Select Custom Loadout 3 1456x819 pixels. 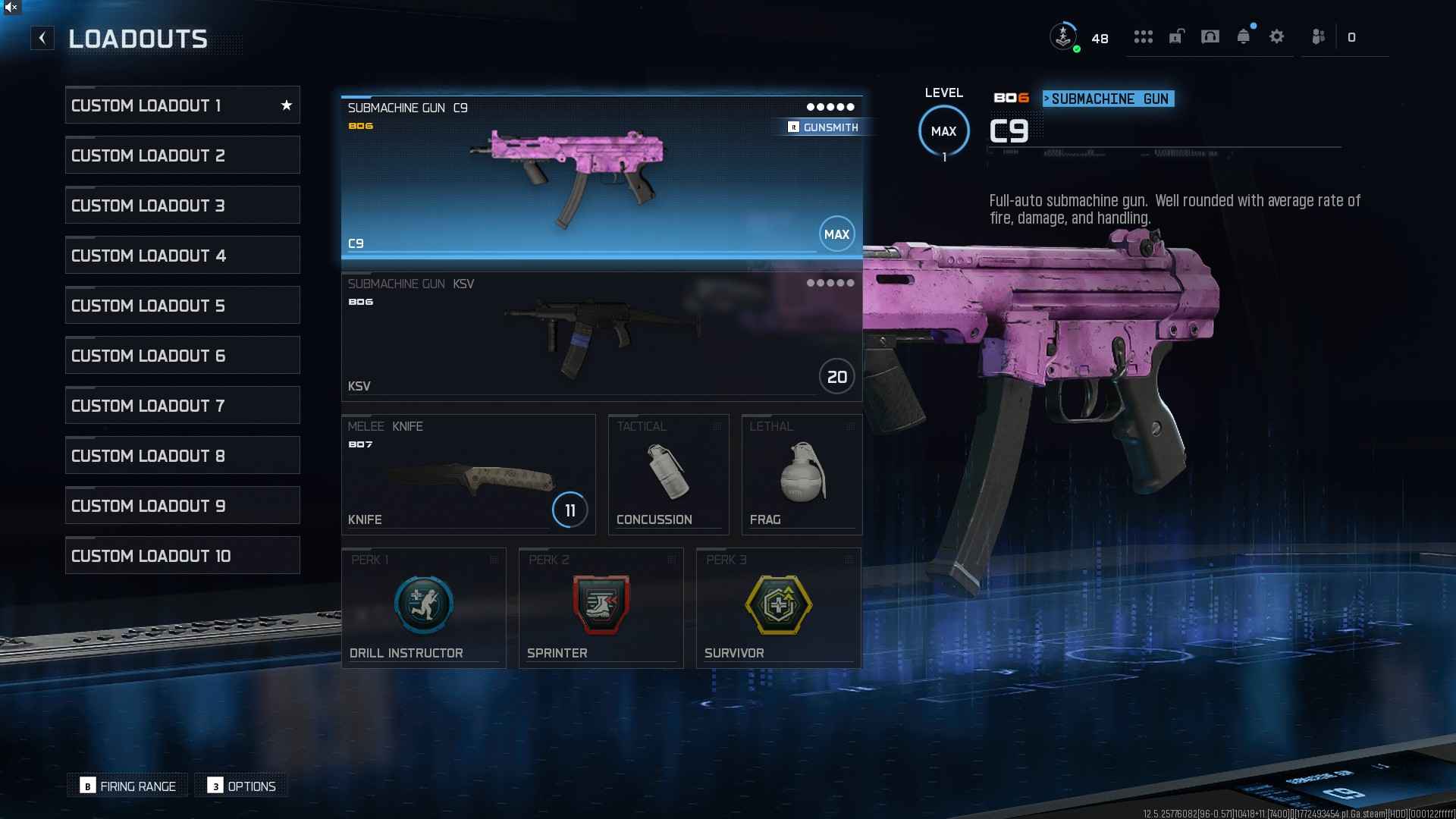[182, 204]
